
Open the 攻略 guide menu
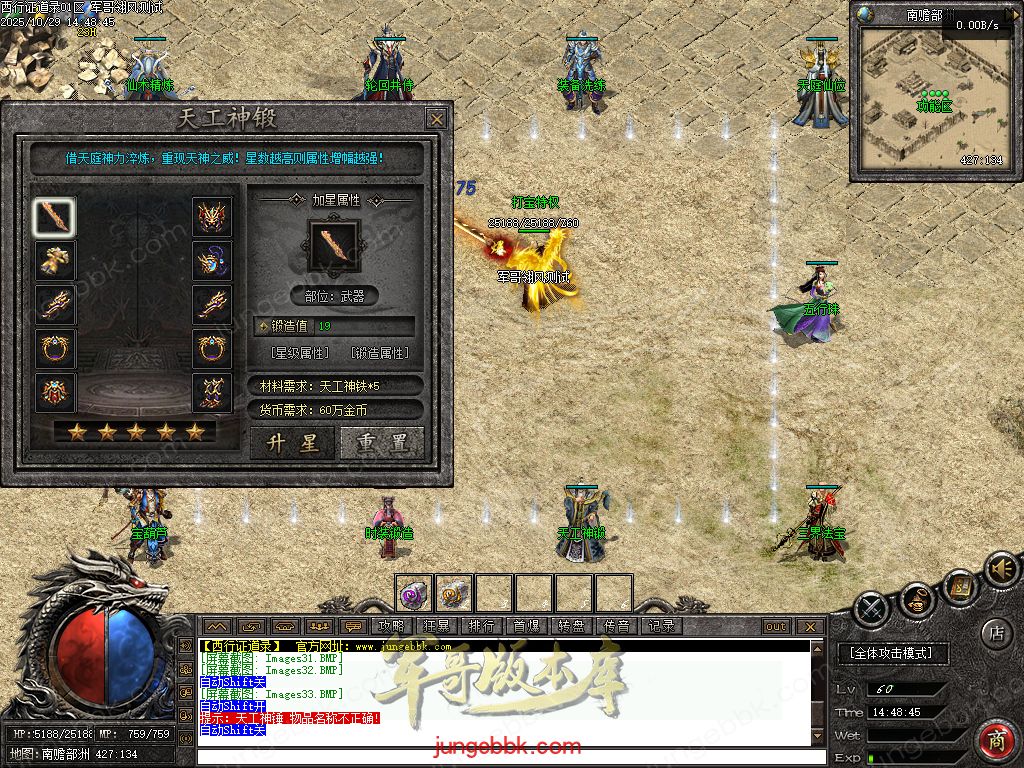click(x=392, y=627)
